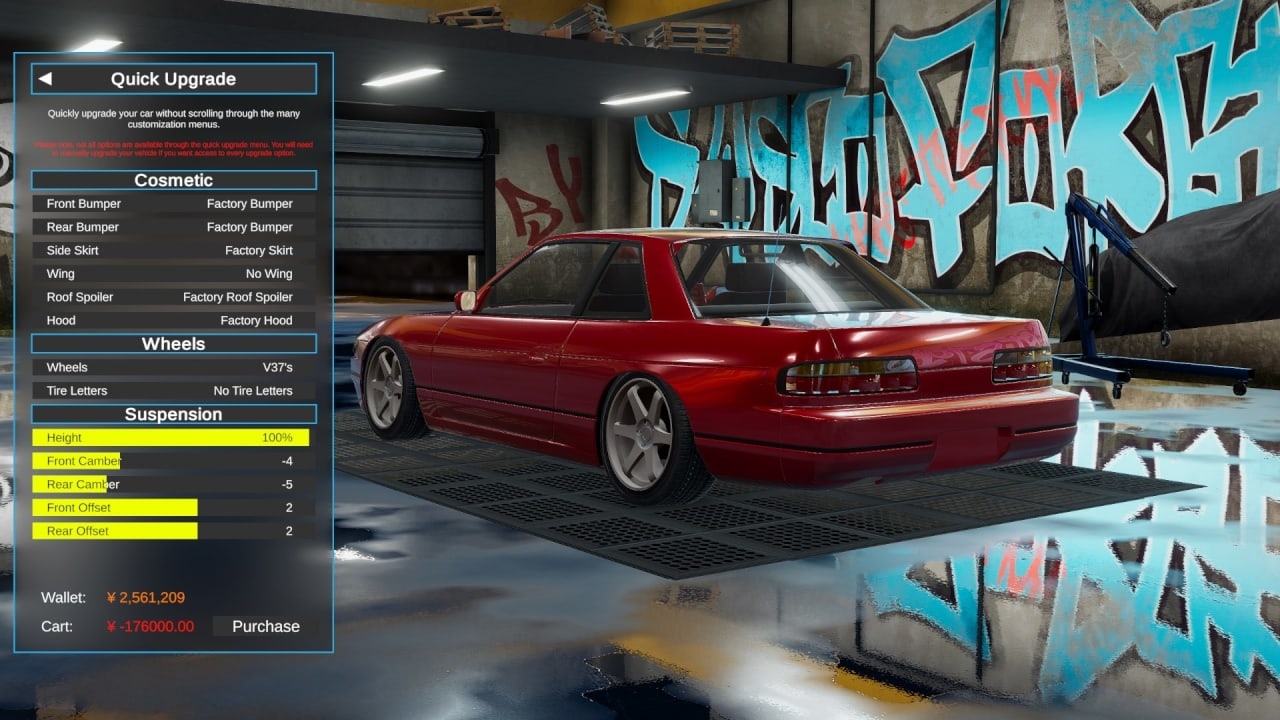Viewport: 1280px width, 720px height.
Task: Click the Purchase button
Action: [x=266, y=627]
